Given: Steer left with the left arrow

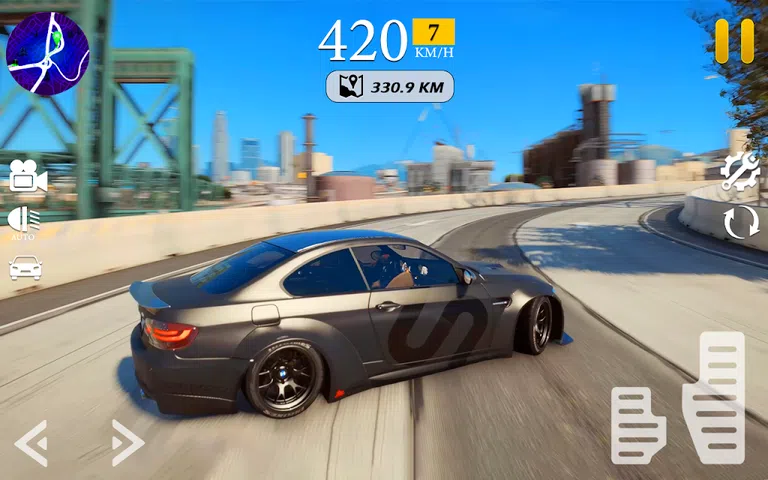Looking at the screenshot, I should click(31, 442).
